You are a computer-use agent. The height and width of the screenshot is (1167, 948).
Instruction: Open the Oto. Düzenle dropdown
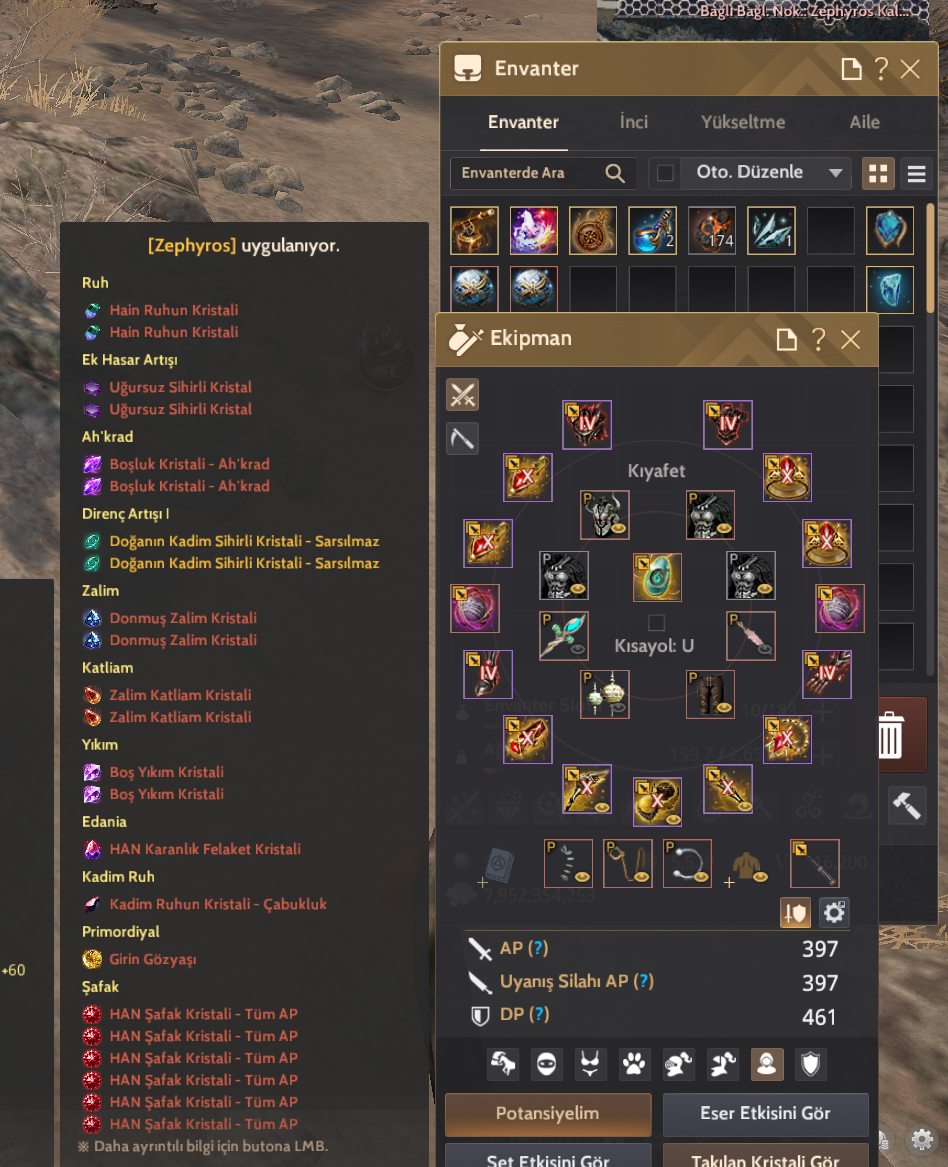(836, 173)
